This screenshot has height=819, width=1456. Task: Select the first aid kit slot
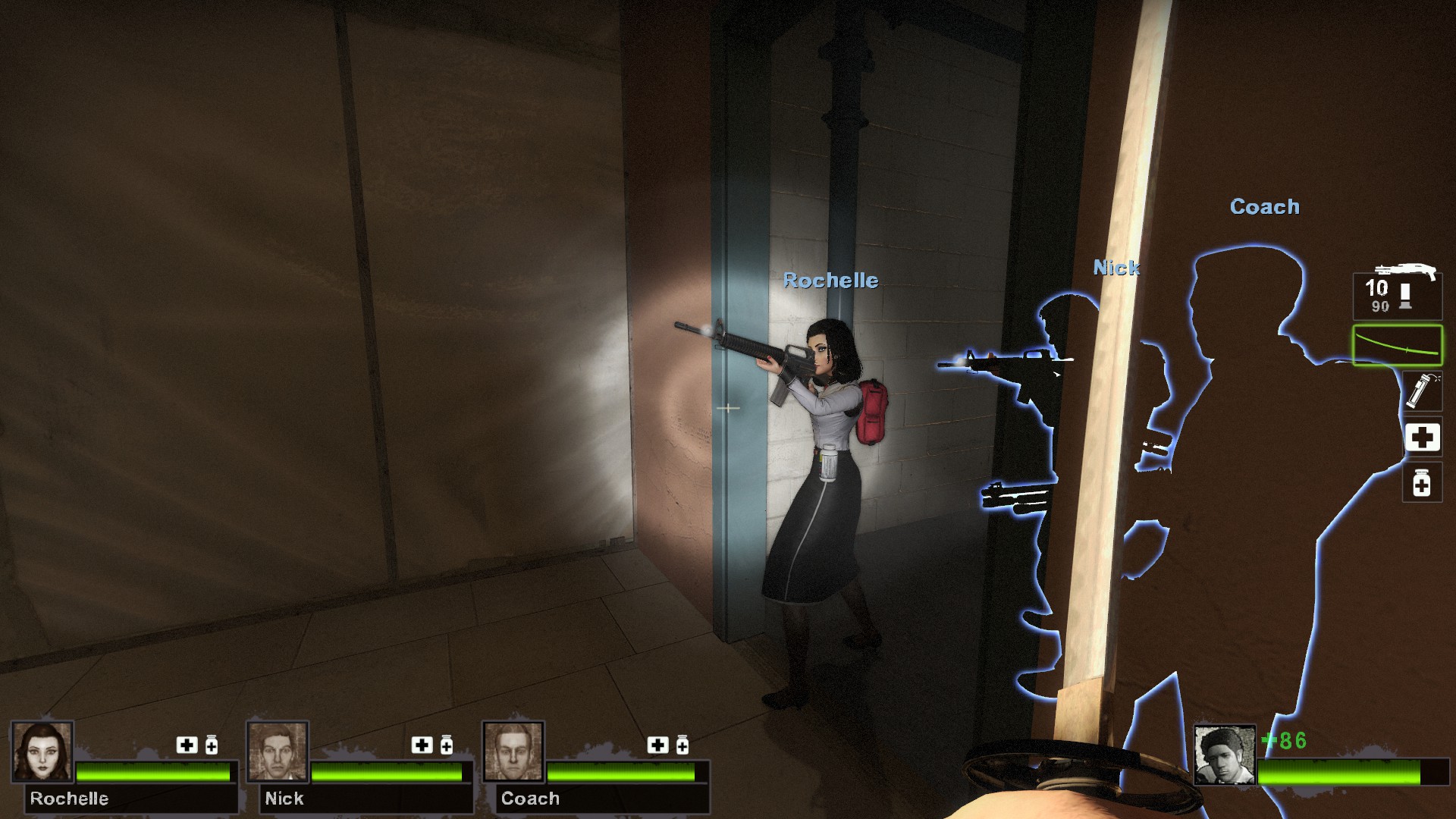1422,438
